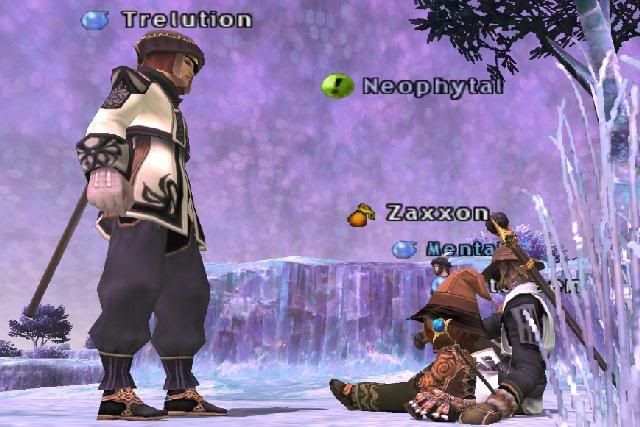Select the Trelution player nameplate
Viewport: 640px width, 427px height.
coord(186,19)
